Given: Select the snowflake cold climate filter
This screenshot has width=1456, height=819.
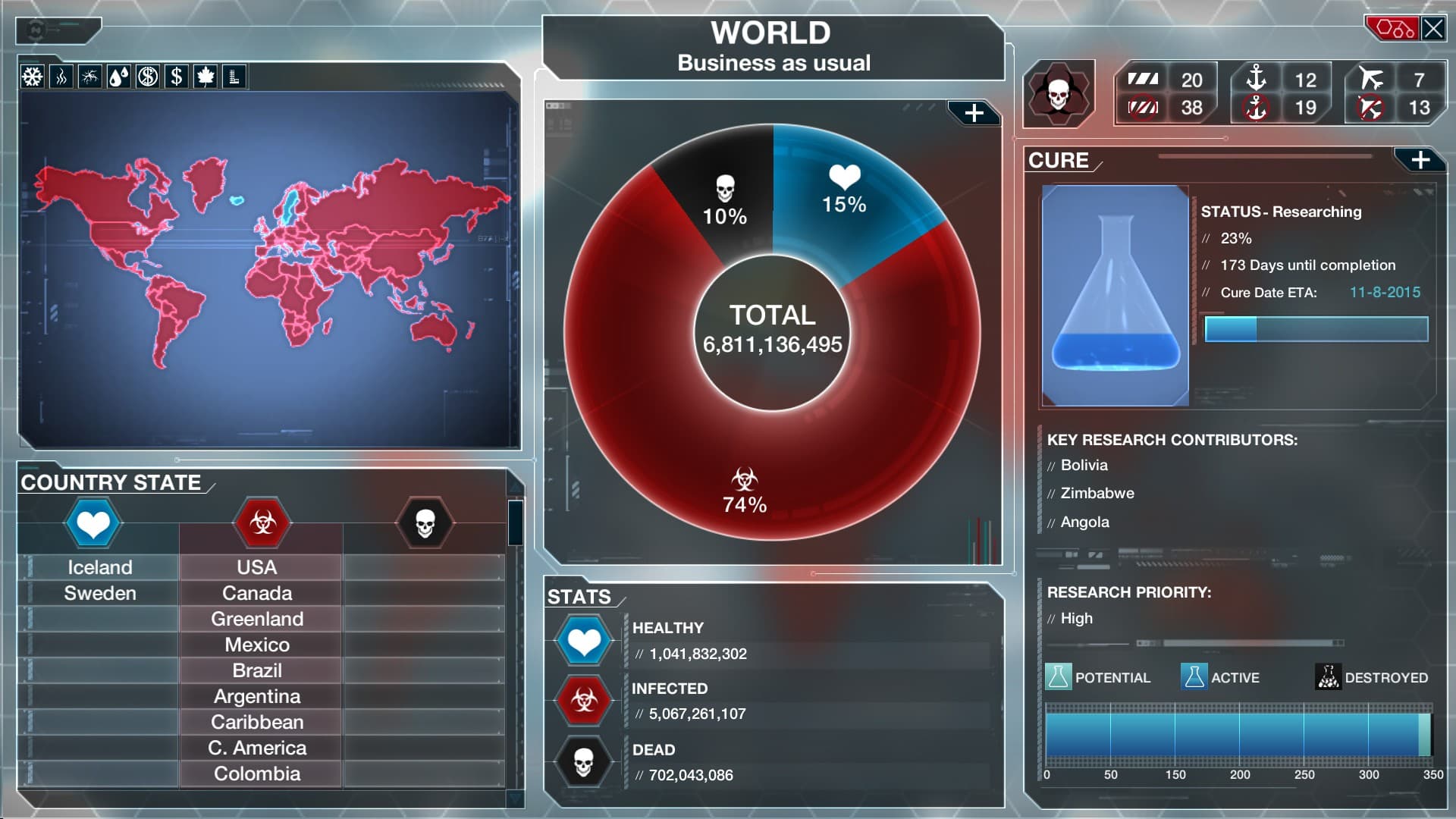Looking at the screenshot, I should click(x=32, y=77).
